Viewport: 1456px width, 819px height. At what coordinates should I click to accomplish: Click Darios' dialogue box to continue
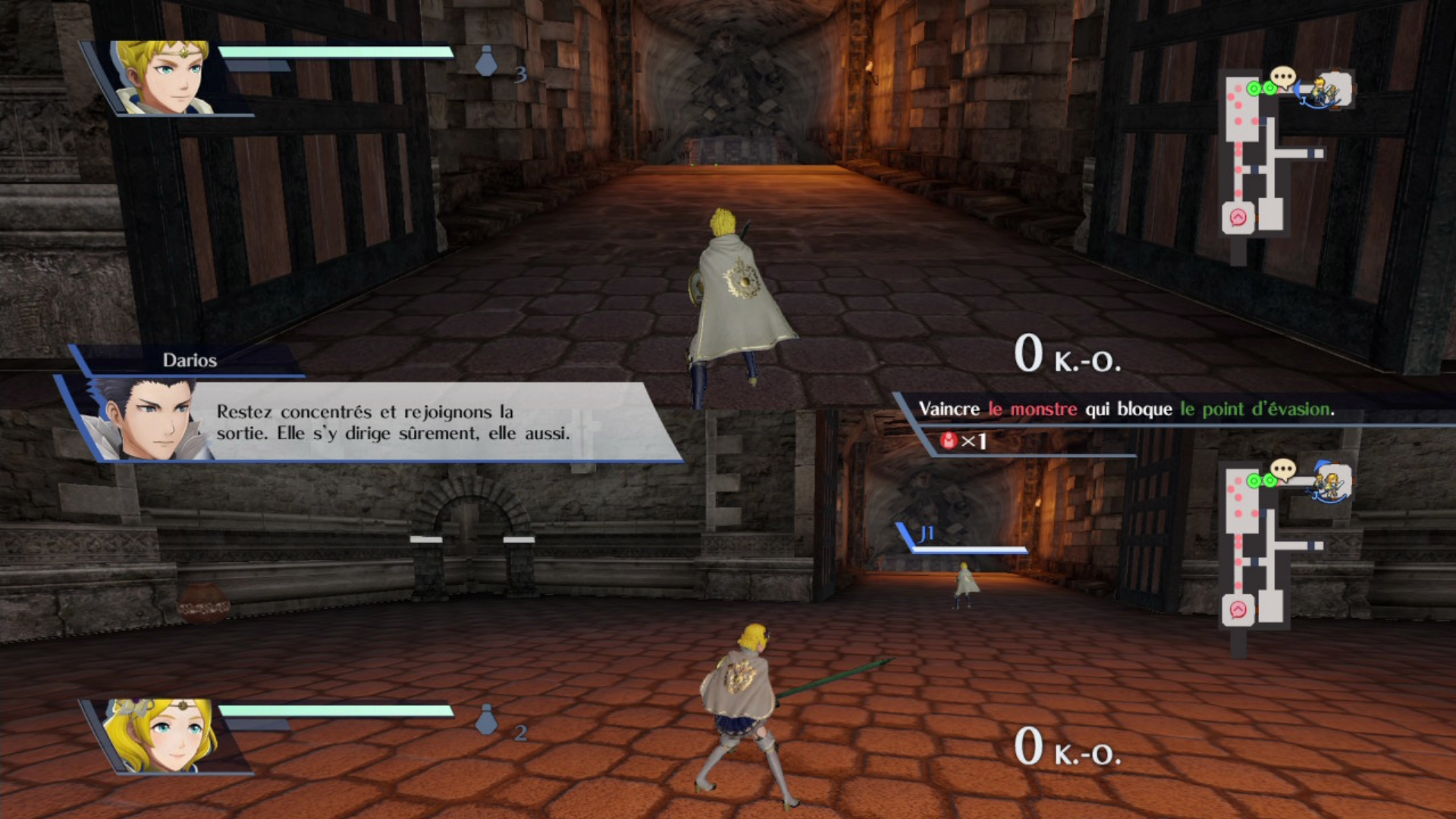pos(394,422)
